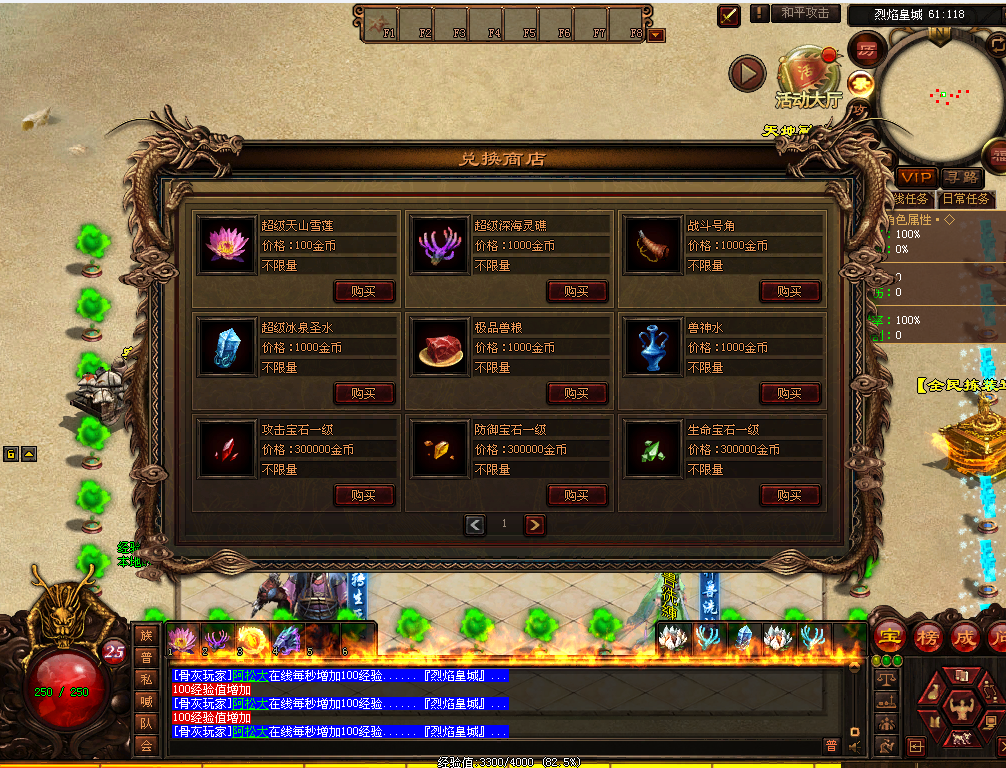Image resolution: width=1006 pixels, height=768 pixels.
Task: Open the VIP panel
Action: click(915, 176)
